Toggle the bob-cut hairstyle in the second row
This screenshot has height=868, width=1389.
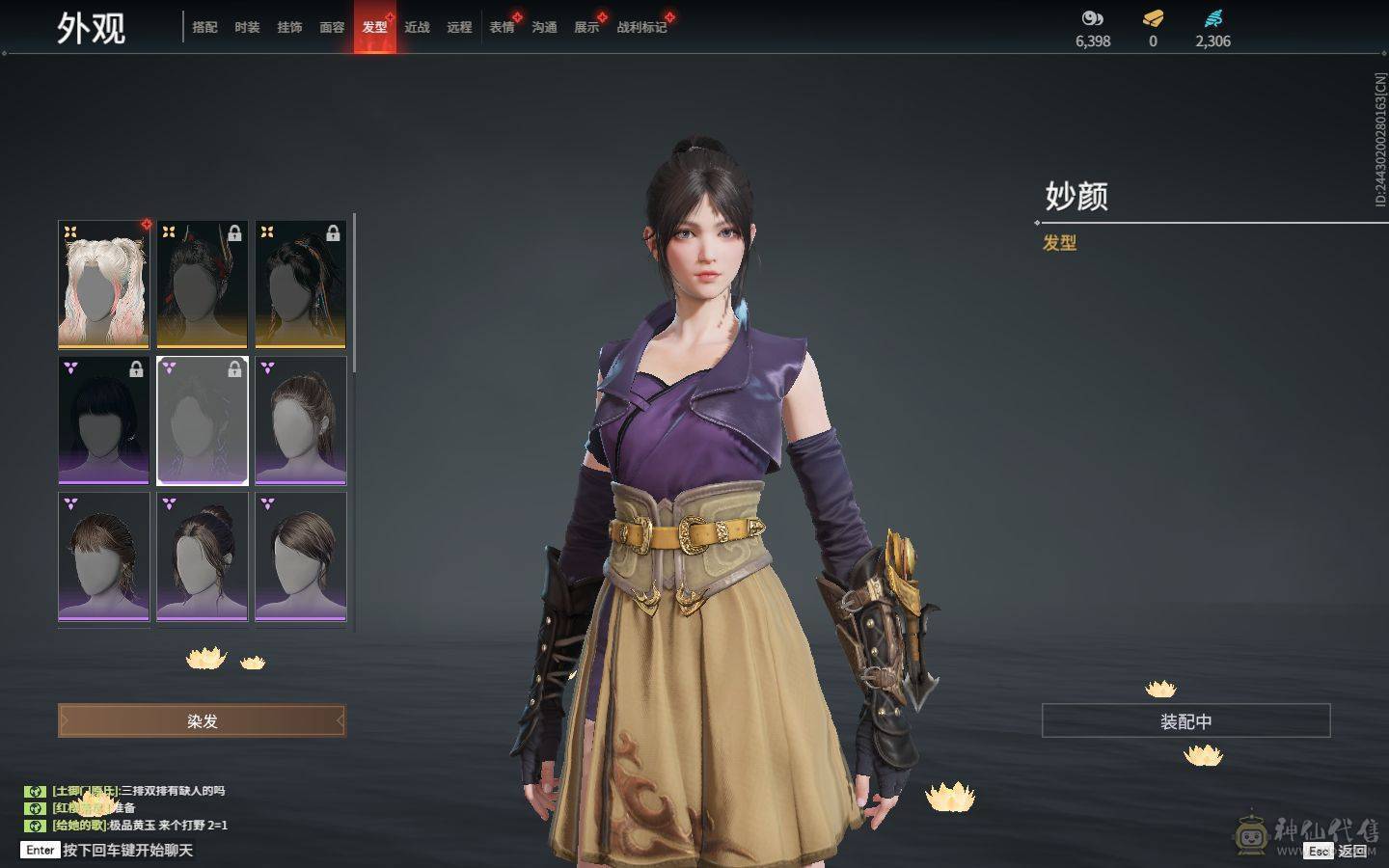point(104,420)
